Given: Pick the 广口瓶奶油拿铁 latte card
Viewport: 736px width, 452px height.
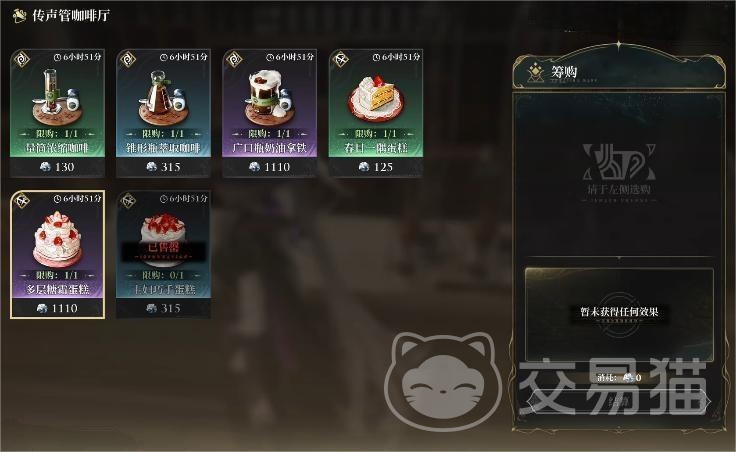Looking at the screenshot, I should (269, 112).
